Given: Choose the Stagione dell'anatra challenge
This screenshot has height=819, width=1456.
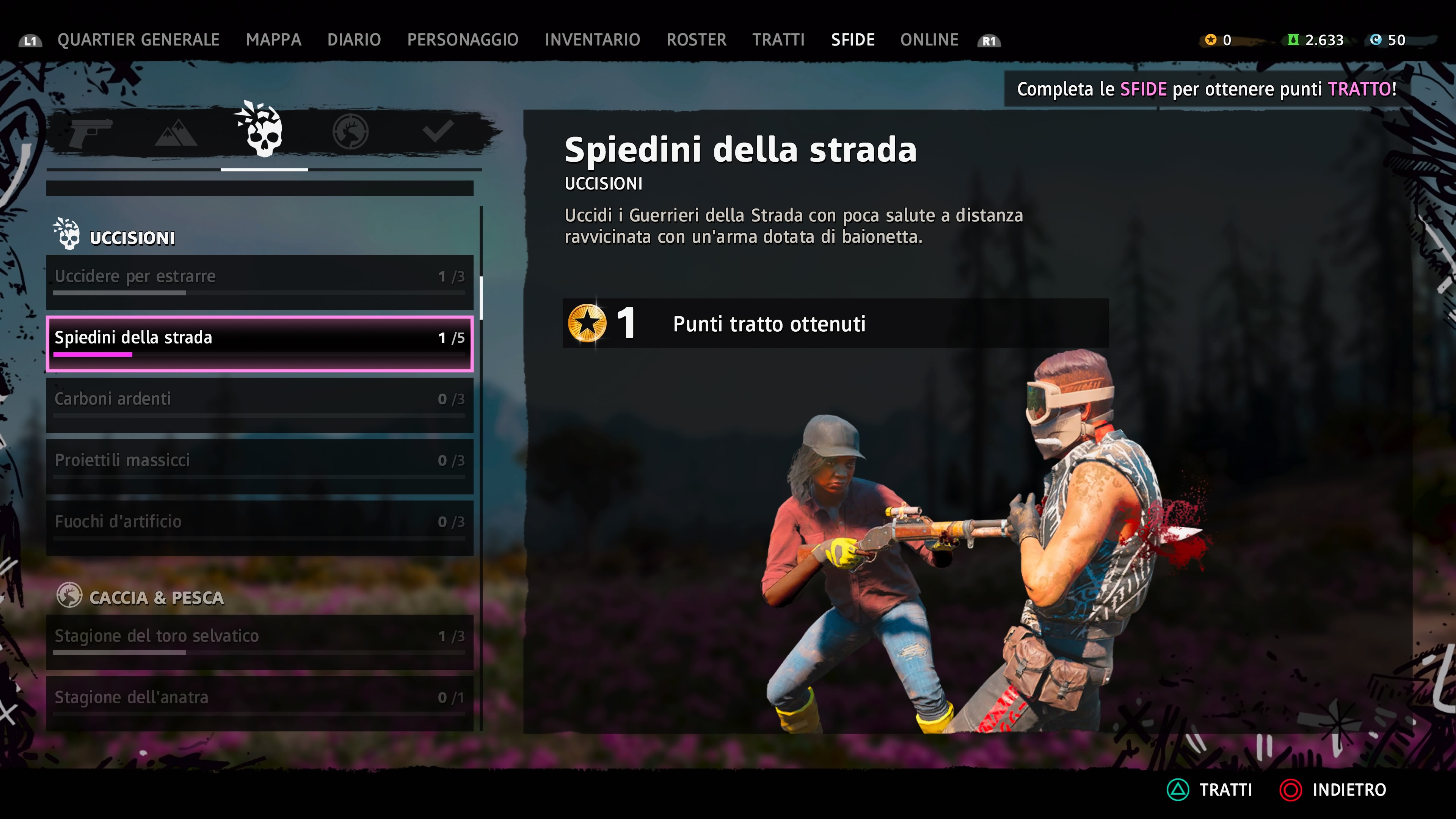Looking at the screenshot, I should (259, 703).
